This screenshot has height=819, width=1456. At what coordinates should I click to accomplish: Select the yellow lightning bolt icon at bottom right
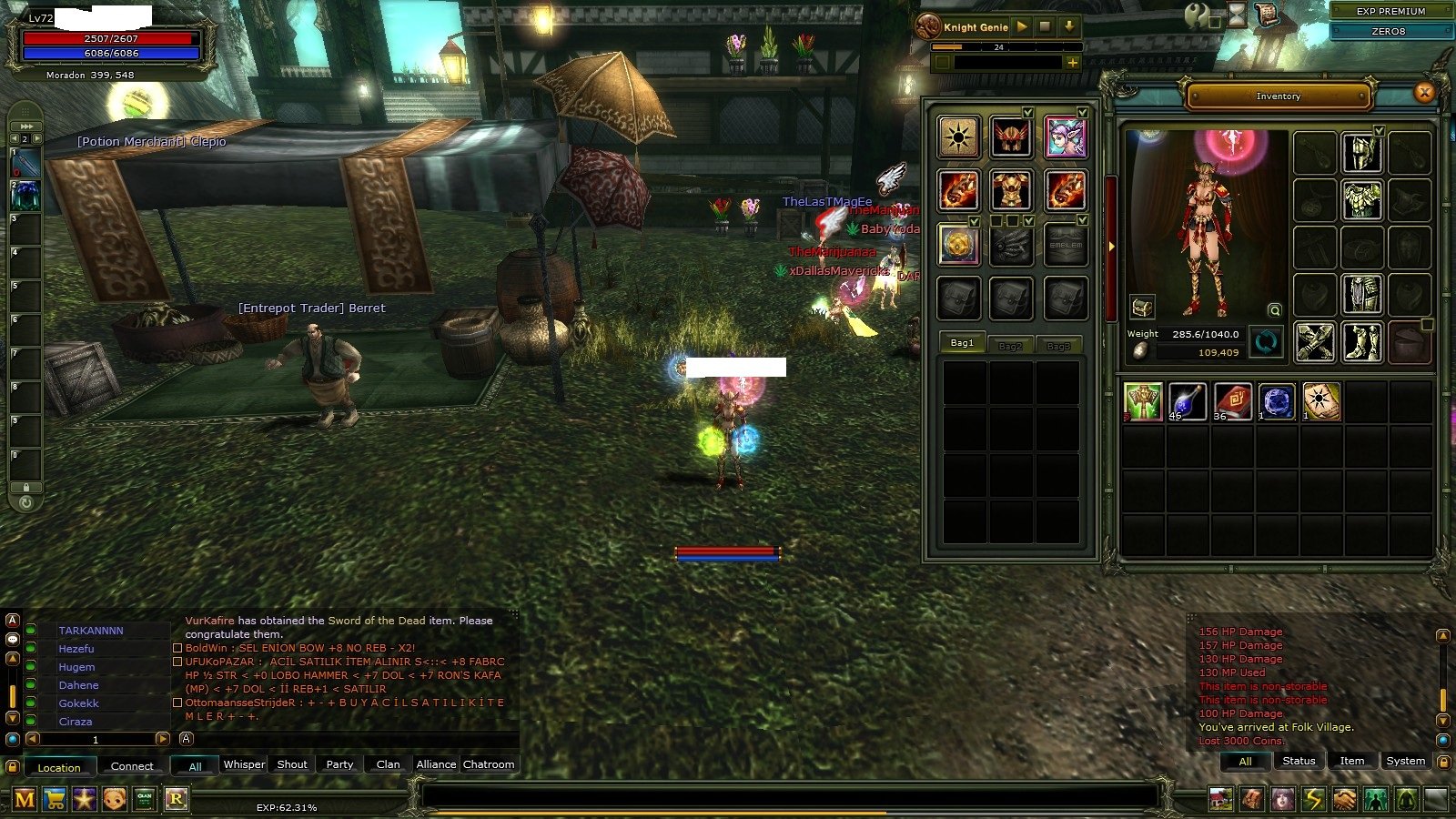point(1314,800)
